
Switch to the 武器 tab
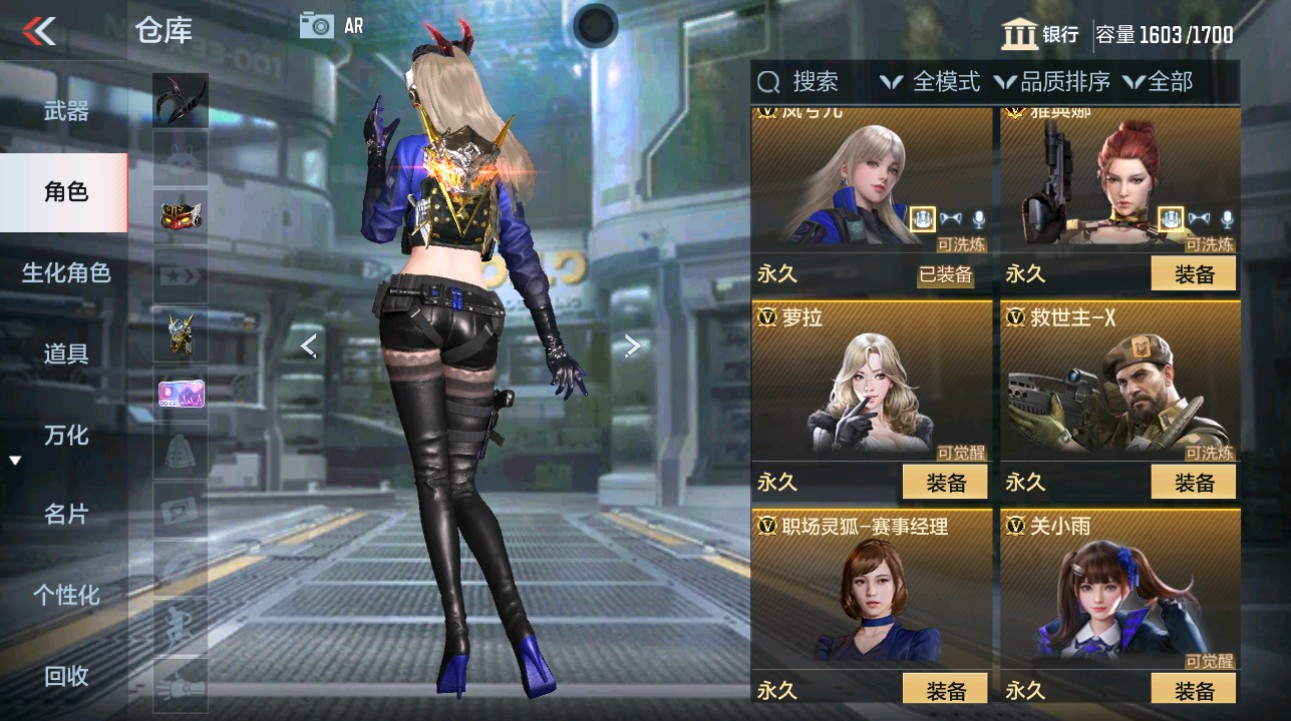pyautogui.click(x=64, y=110)
